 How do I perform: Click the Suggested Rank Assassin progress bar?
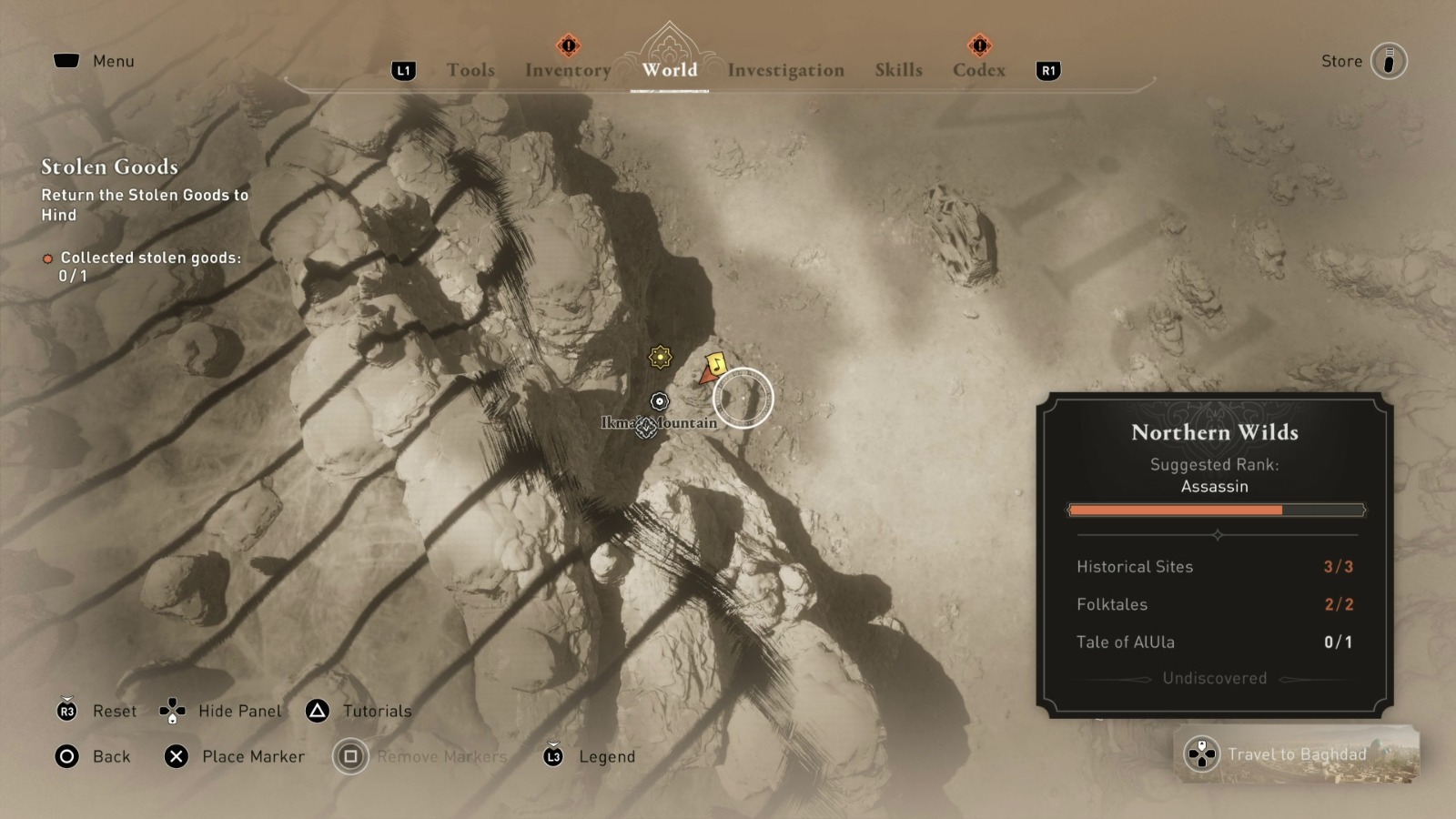coord(1216,510)
